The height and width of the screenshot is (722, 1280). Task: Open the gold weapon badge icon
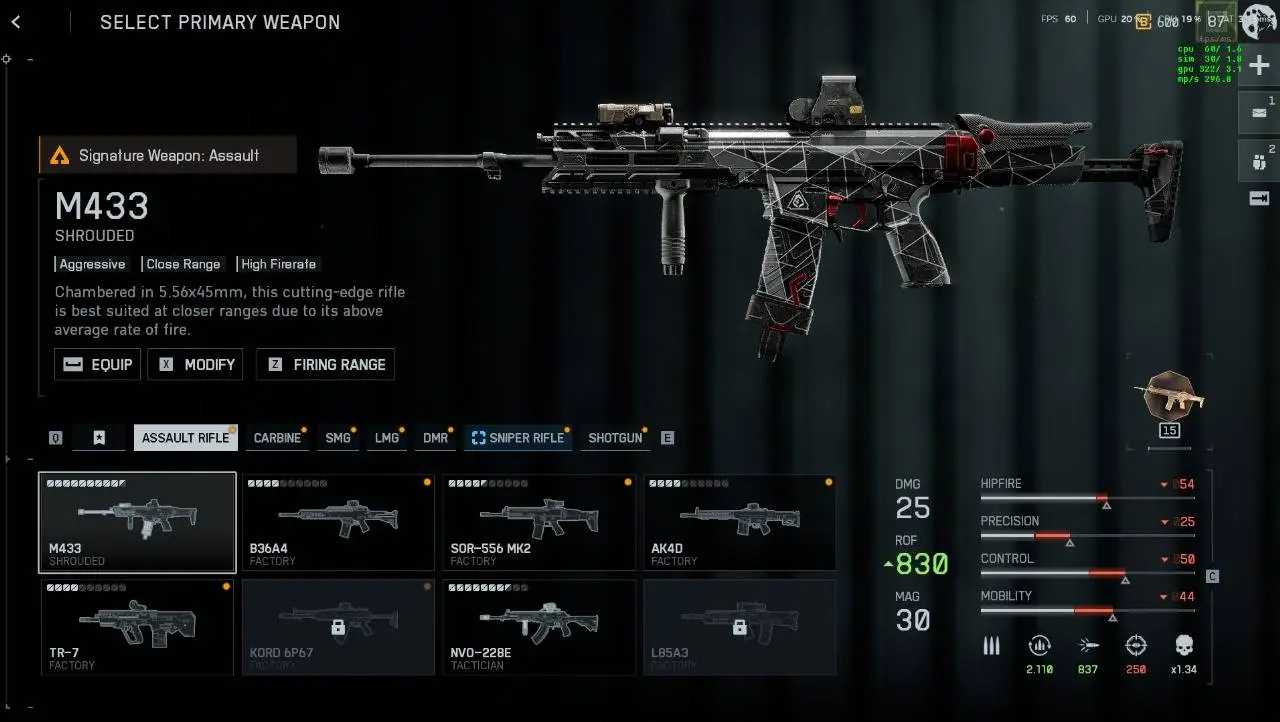click(x=1169, y=400)
